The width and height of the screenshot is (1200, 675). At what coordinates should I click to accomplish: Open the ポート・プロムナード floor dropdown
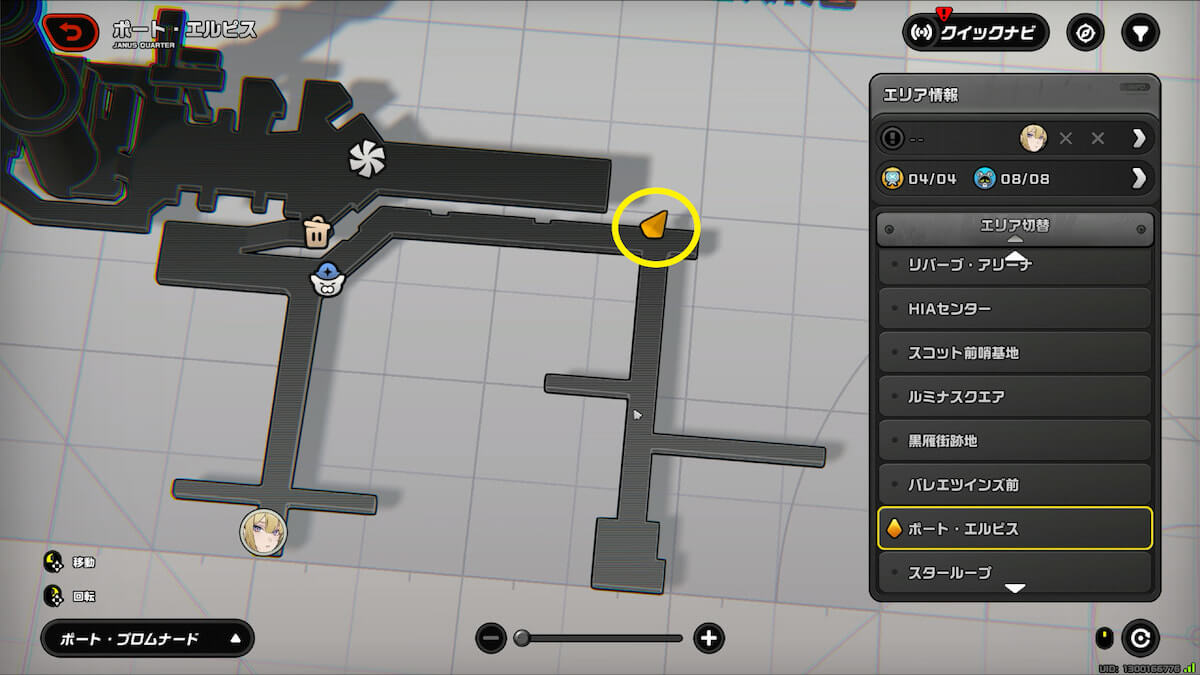tap(147, 639)
